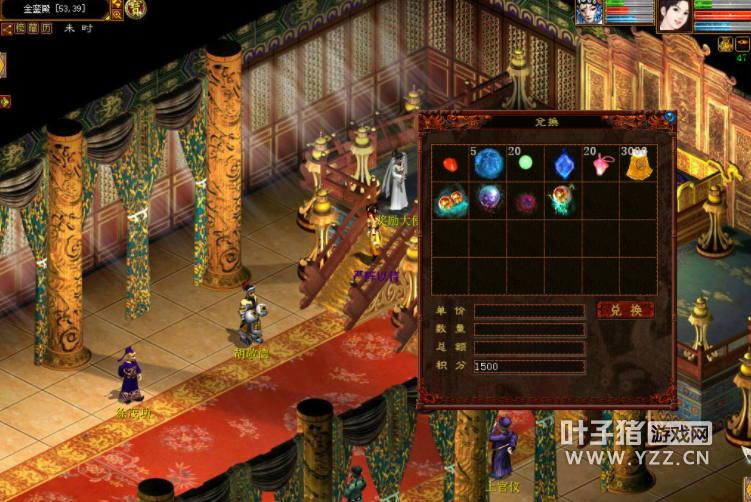Open the 历 calendar button
Image resolution: width=751 pixels, height=502 pixels.
tap(45, 29)
